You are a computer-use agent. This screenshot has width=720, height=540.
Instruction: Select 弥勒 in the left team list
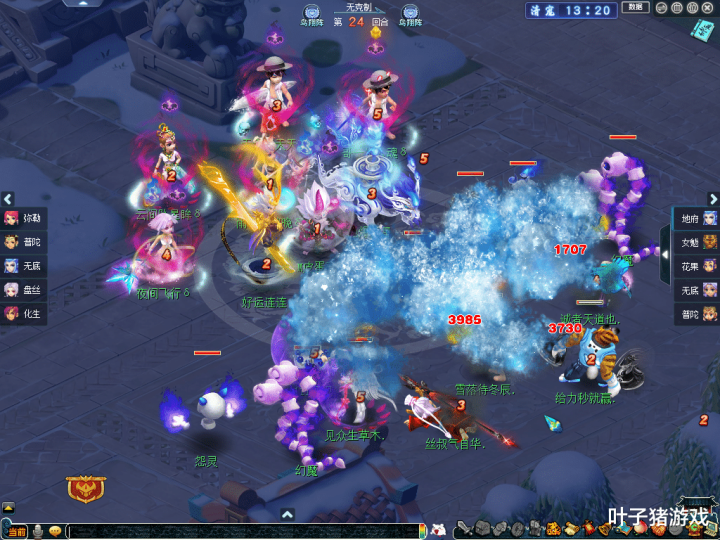24,218
